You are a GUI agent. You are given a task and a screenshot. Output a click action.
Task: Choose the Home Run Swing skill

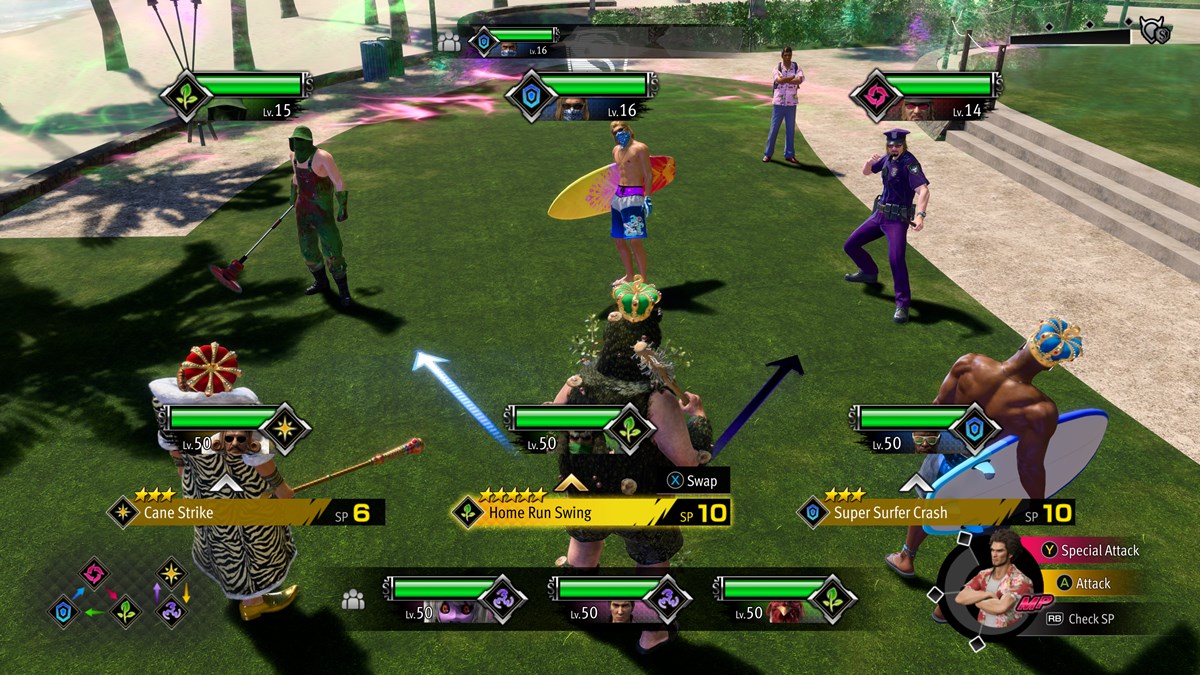[x=590, y=513]
